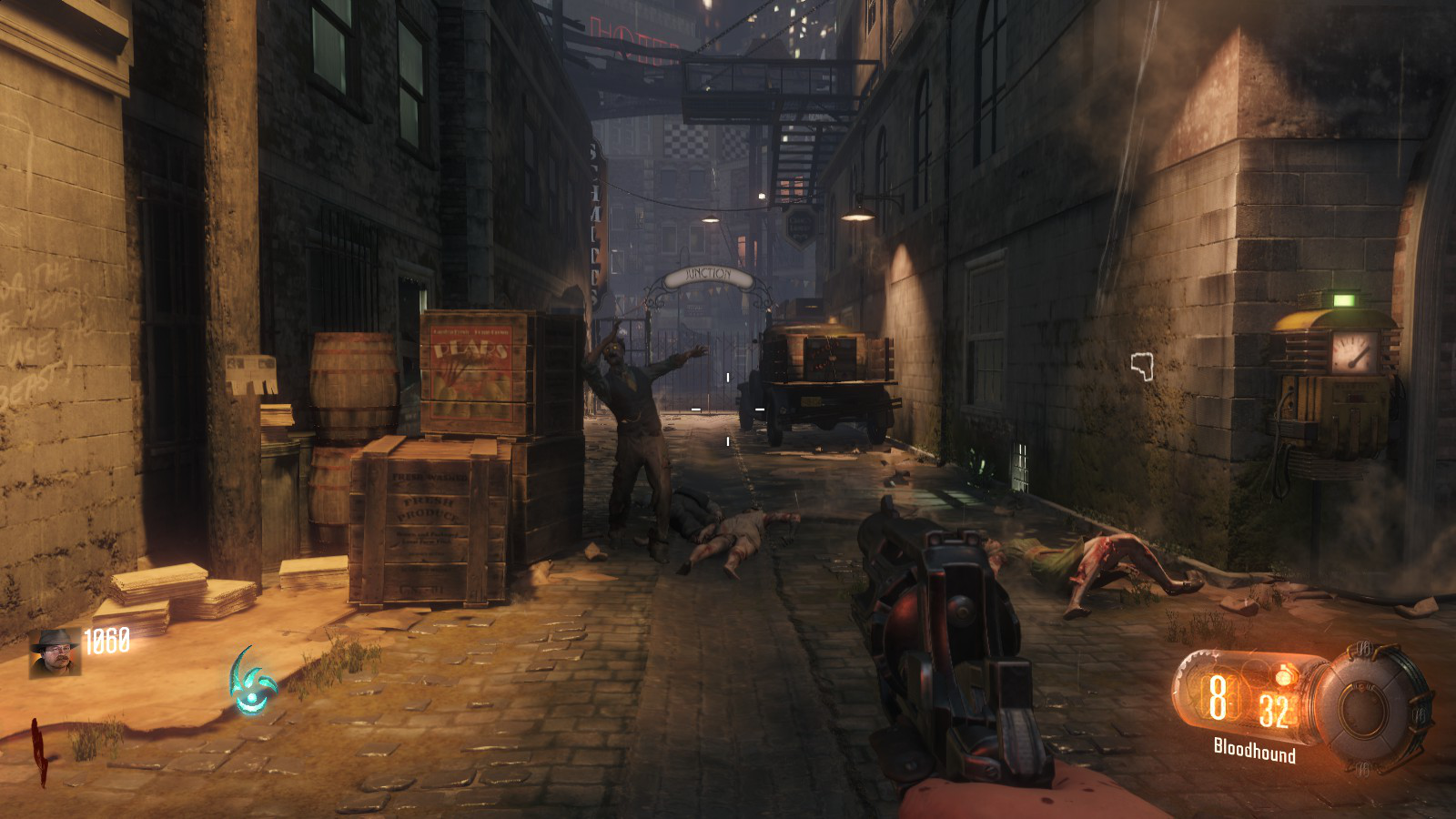Click the circular equipment dial beside the ammo

tap(1372, 707)
